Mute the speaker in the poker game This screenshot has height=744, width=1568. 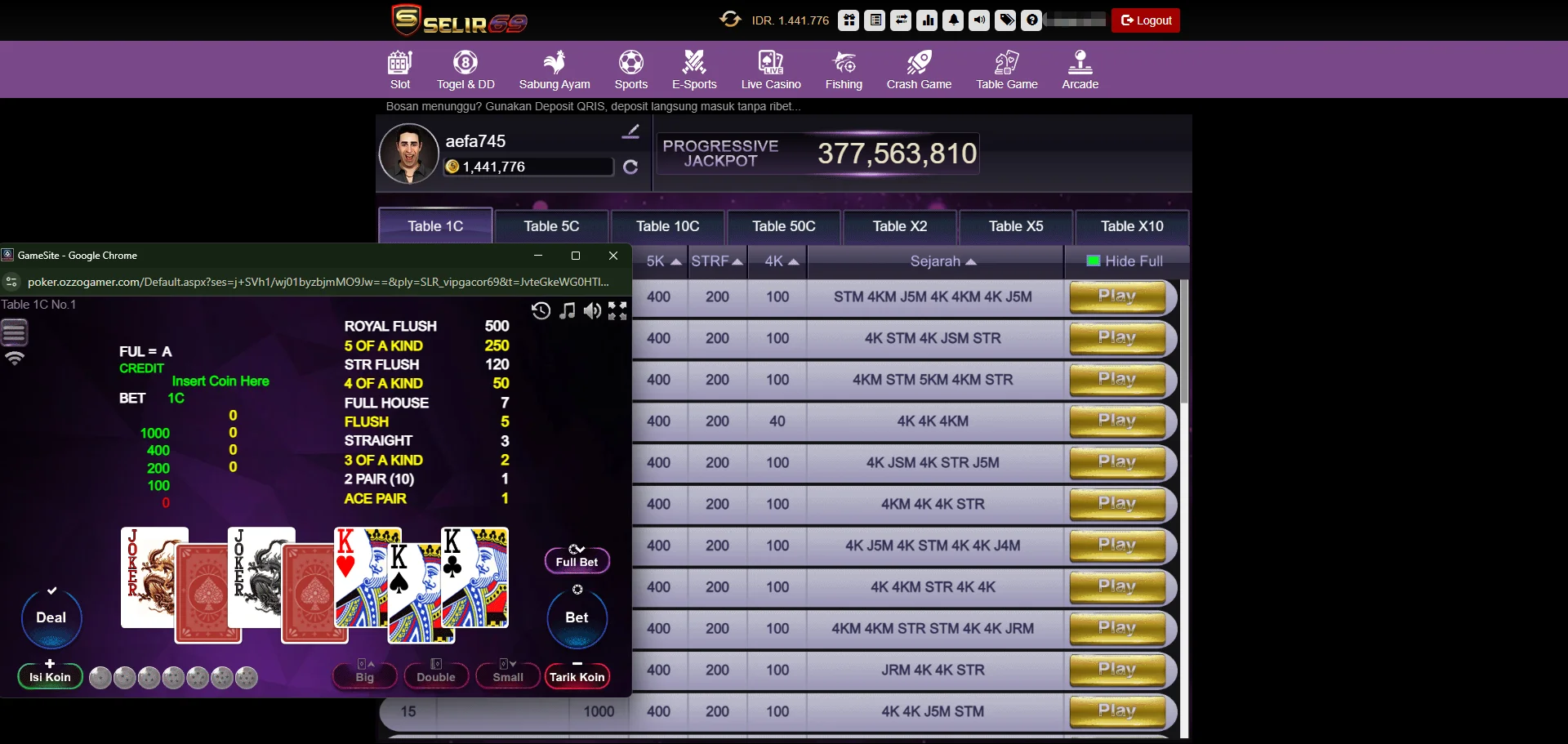pyautogui.click(x=592, y=311)
